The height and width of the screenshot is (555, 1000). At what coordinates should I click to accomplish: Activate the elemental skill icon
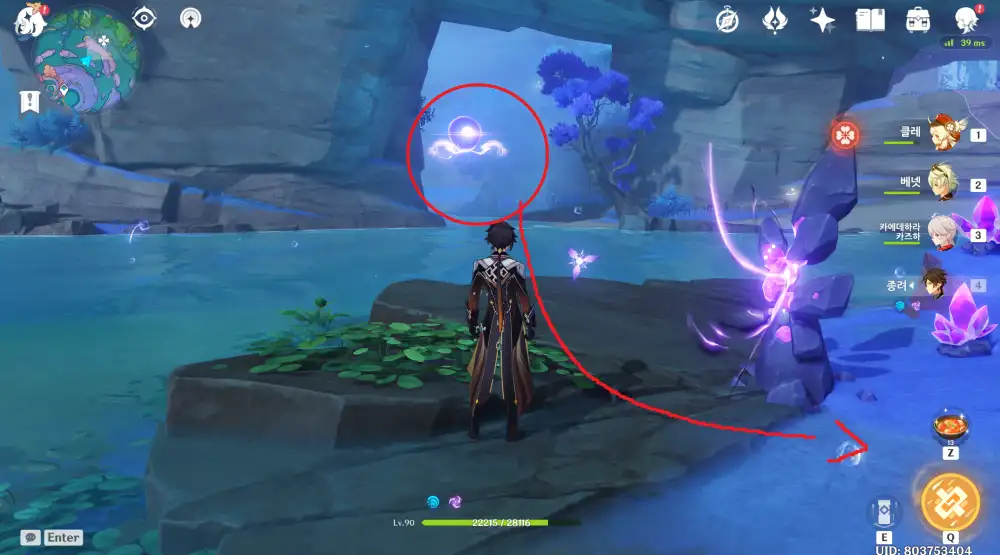(x=883, y=512)
